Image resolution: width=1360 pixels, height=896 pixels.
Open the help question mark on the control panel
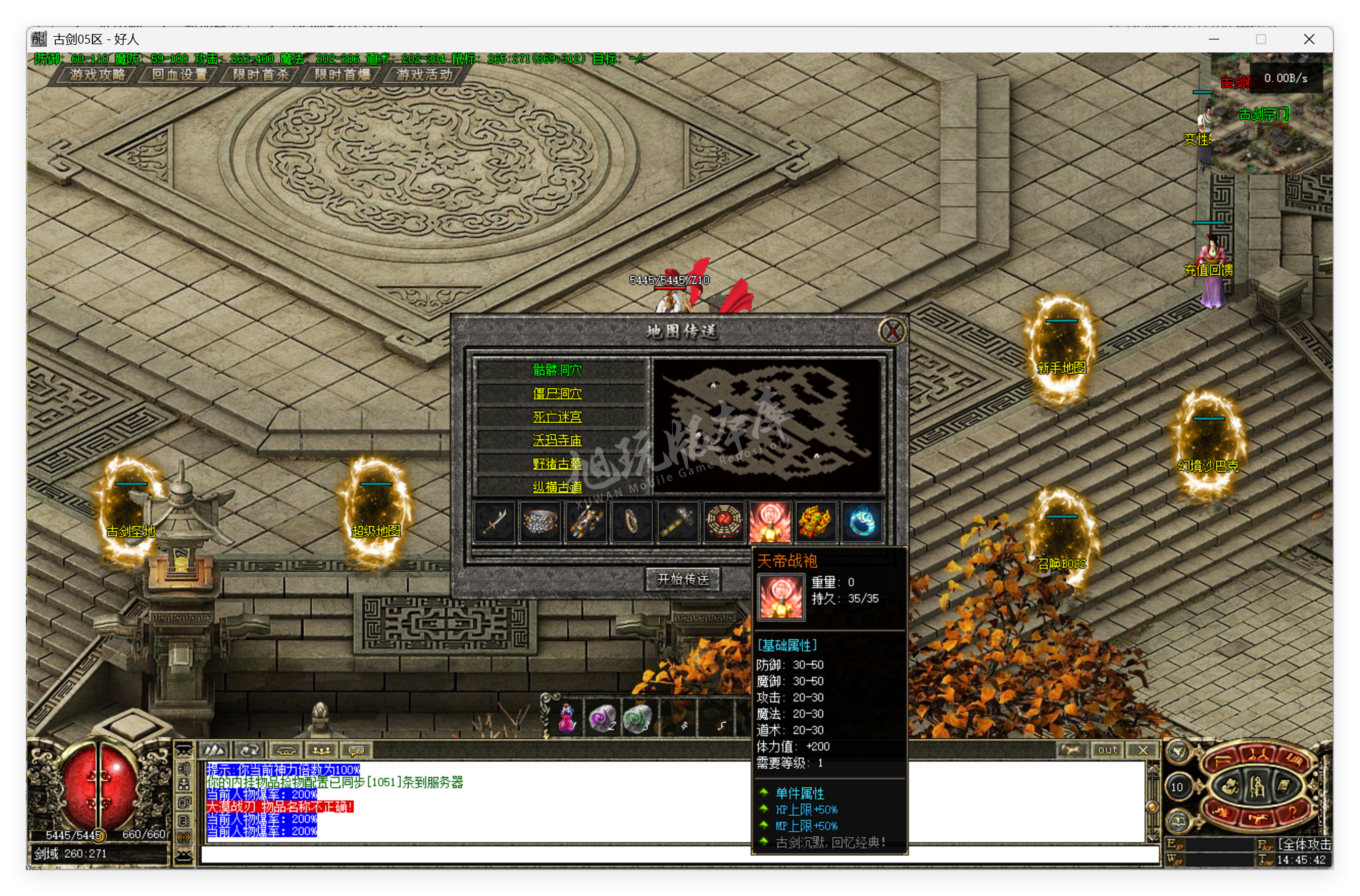[x=1293, y=813]
